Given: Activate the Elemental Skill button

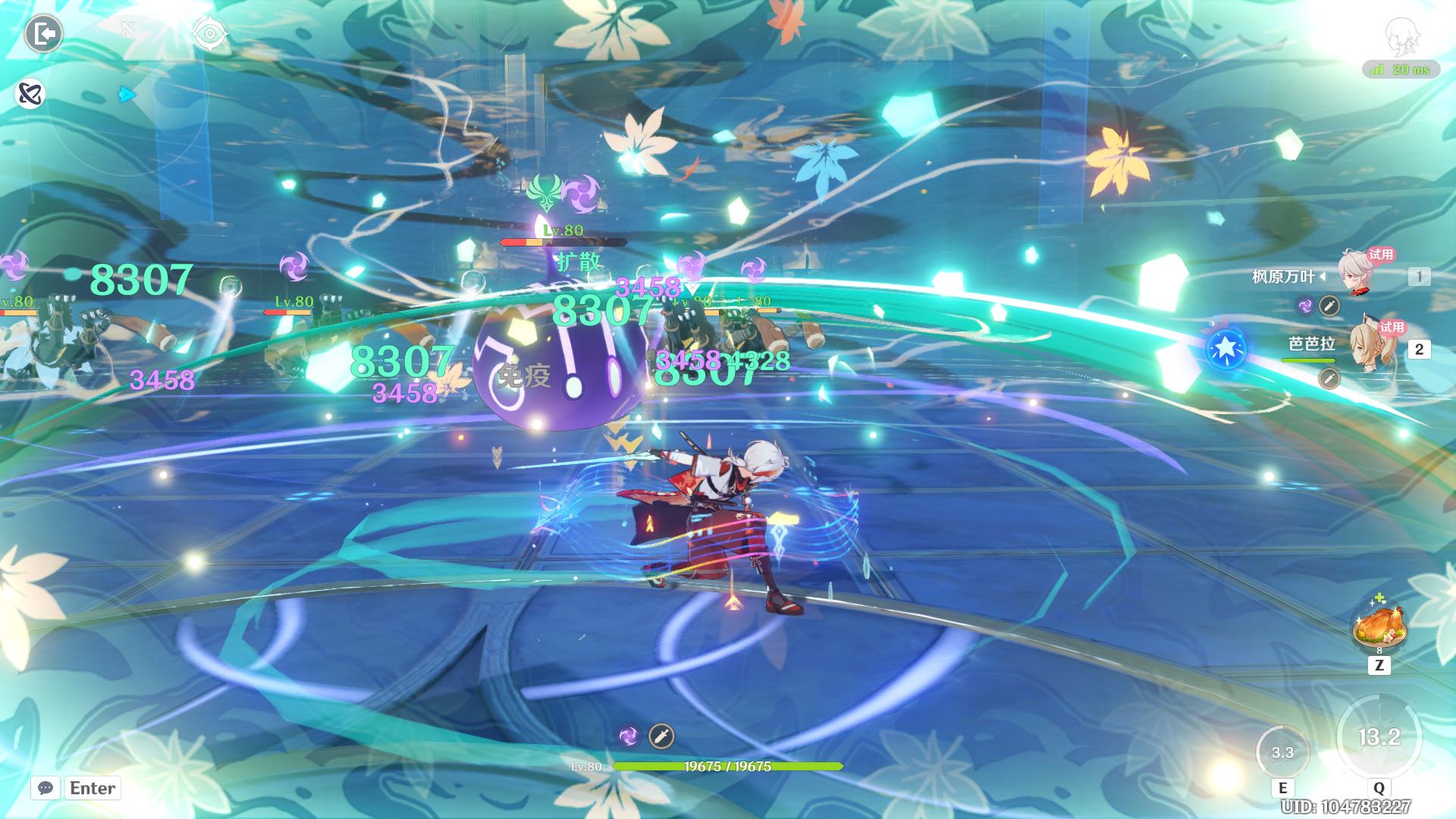Looking at the screenshot, I should (x=1282, y=753).
